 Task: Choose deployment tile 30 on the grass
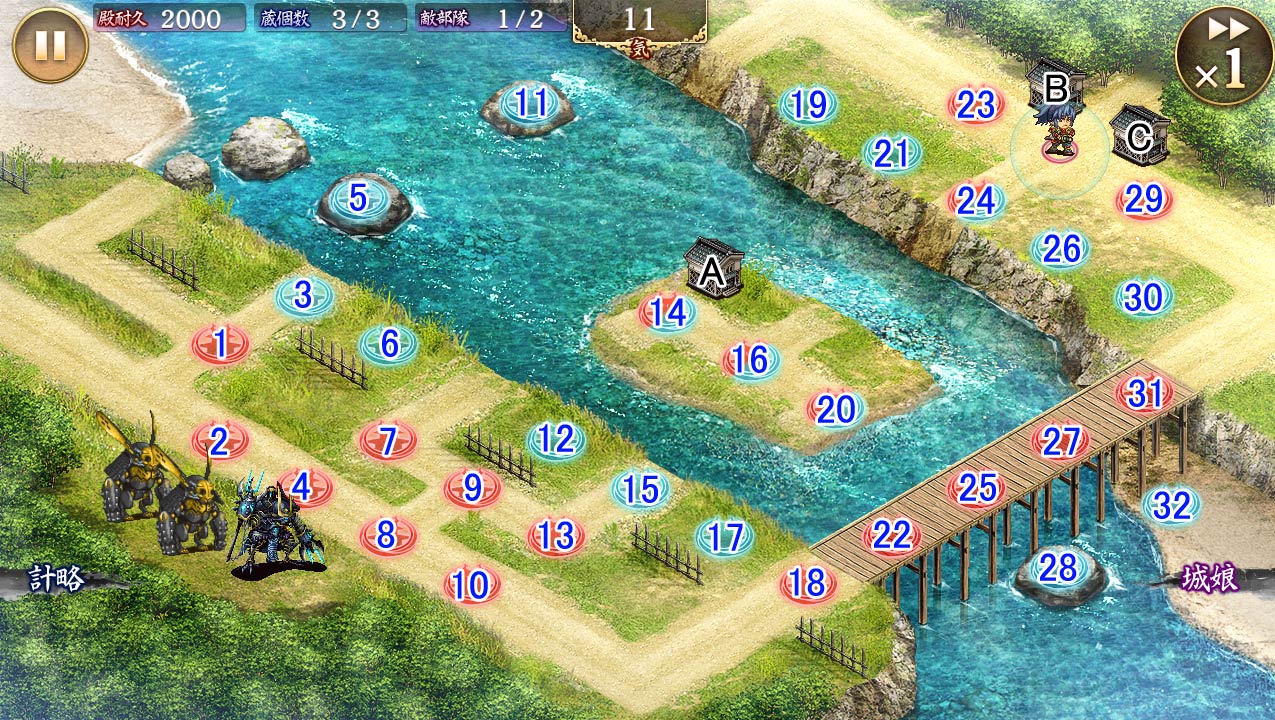[x=1144, y=298]
